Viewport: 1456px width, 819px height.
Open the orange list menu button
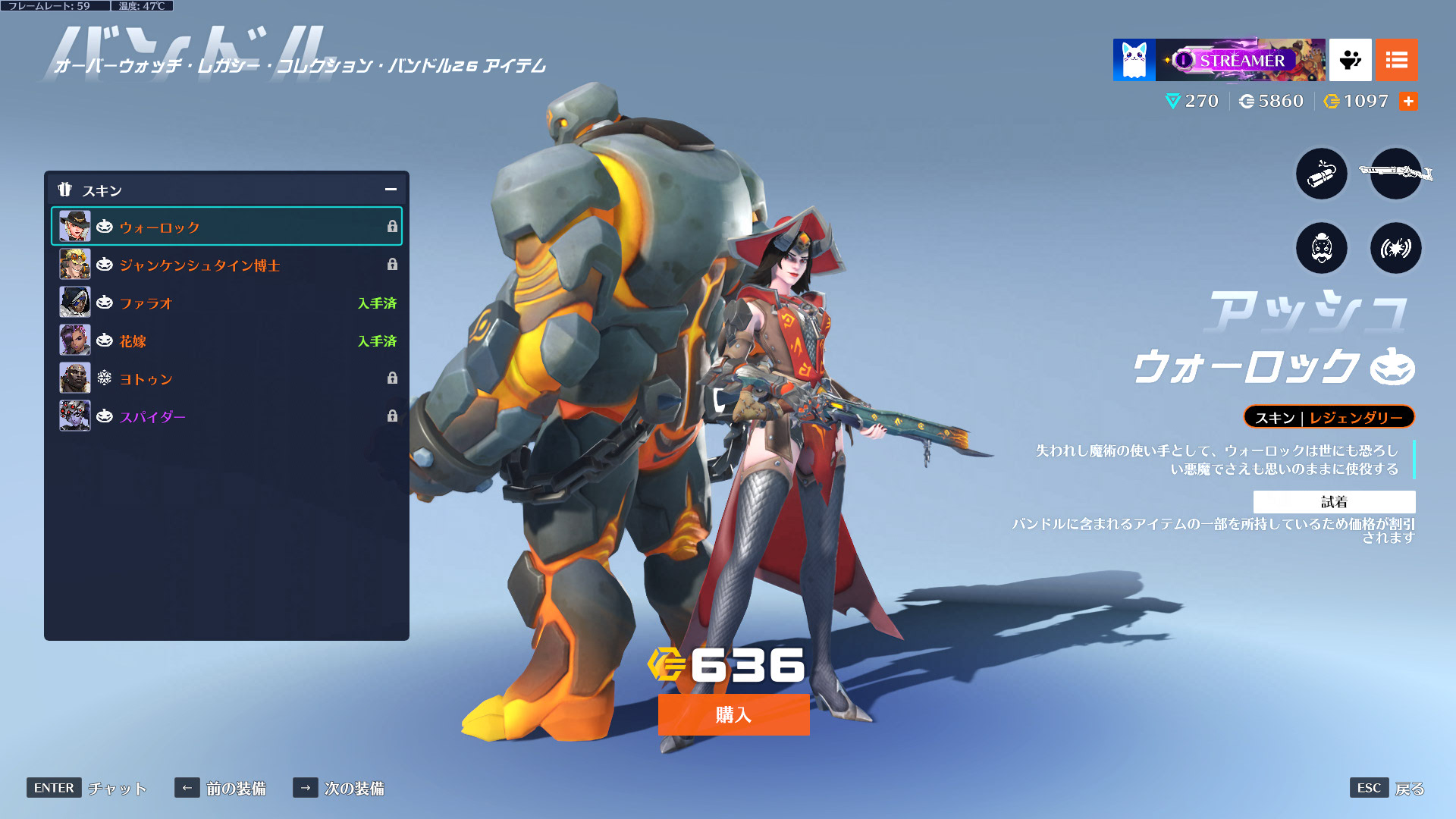point(1396,60)
